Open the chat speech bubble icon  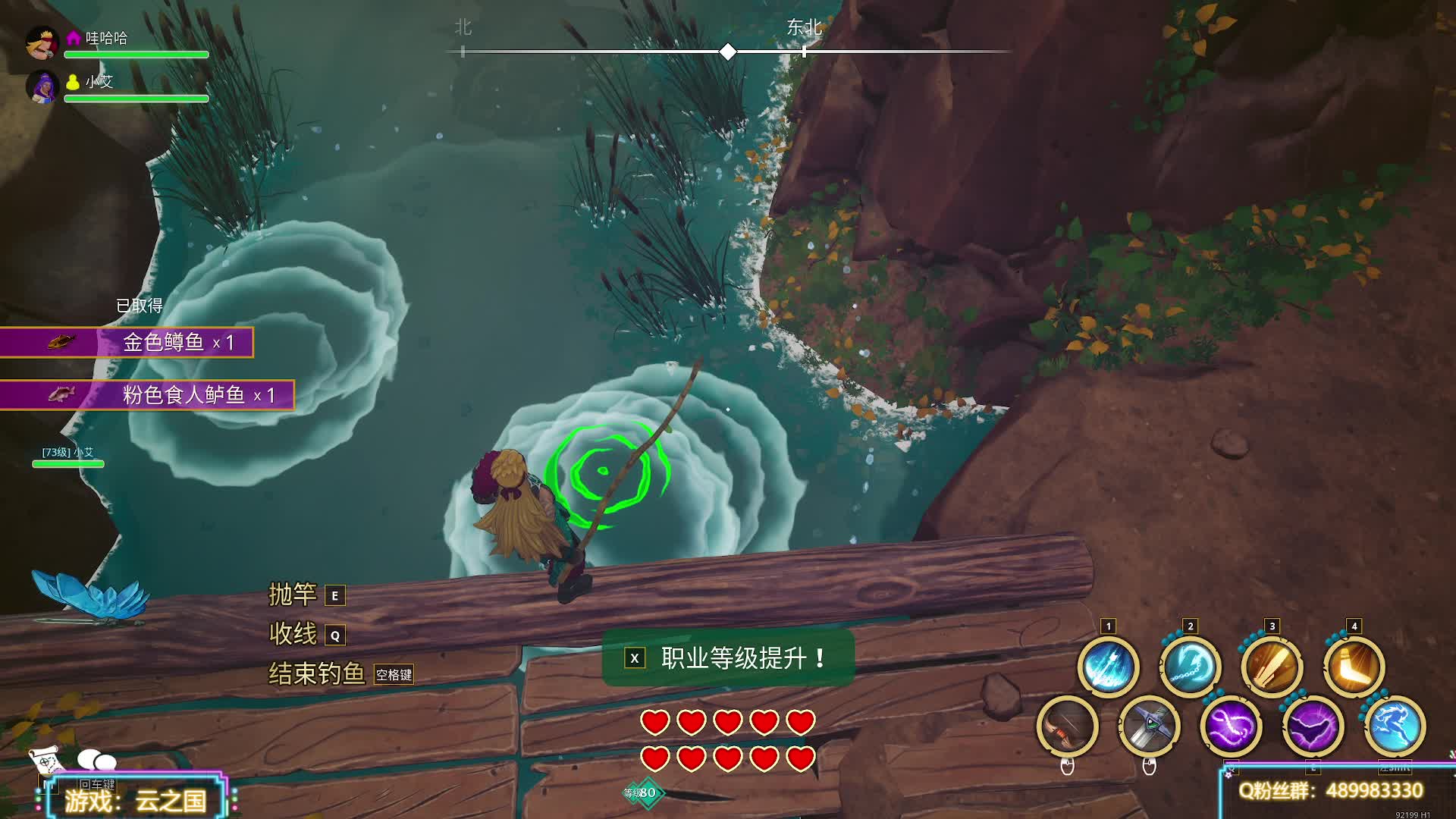point(97,760)
